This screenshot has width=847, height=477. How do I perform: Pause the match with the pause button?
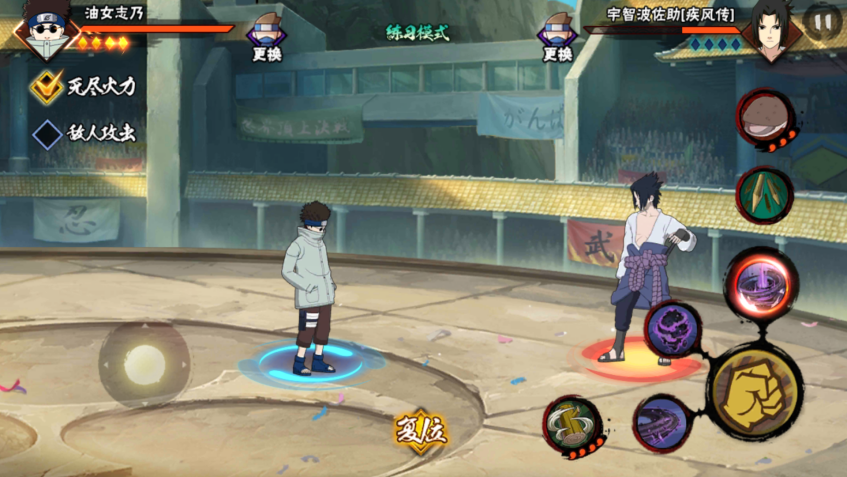pos(822,22)
